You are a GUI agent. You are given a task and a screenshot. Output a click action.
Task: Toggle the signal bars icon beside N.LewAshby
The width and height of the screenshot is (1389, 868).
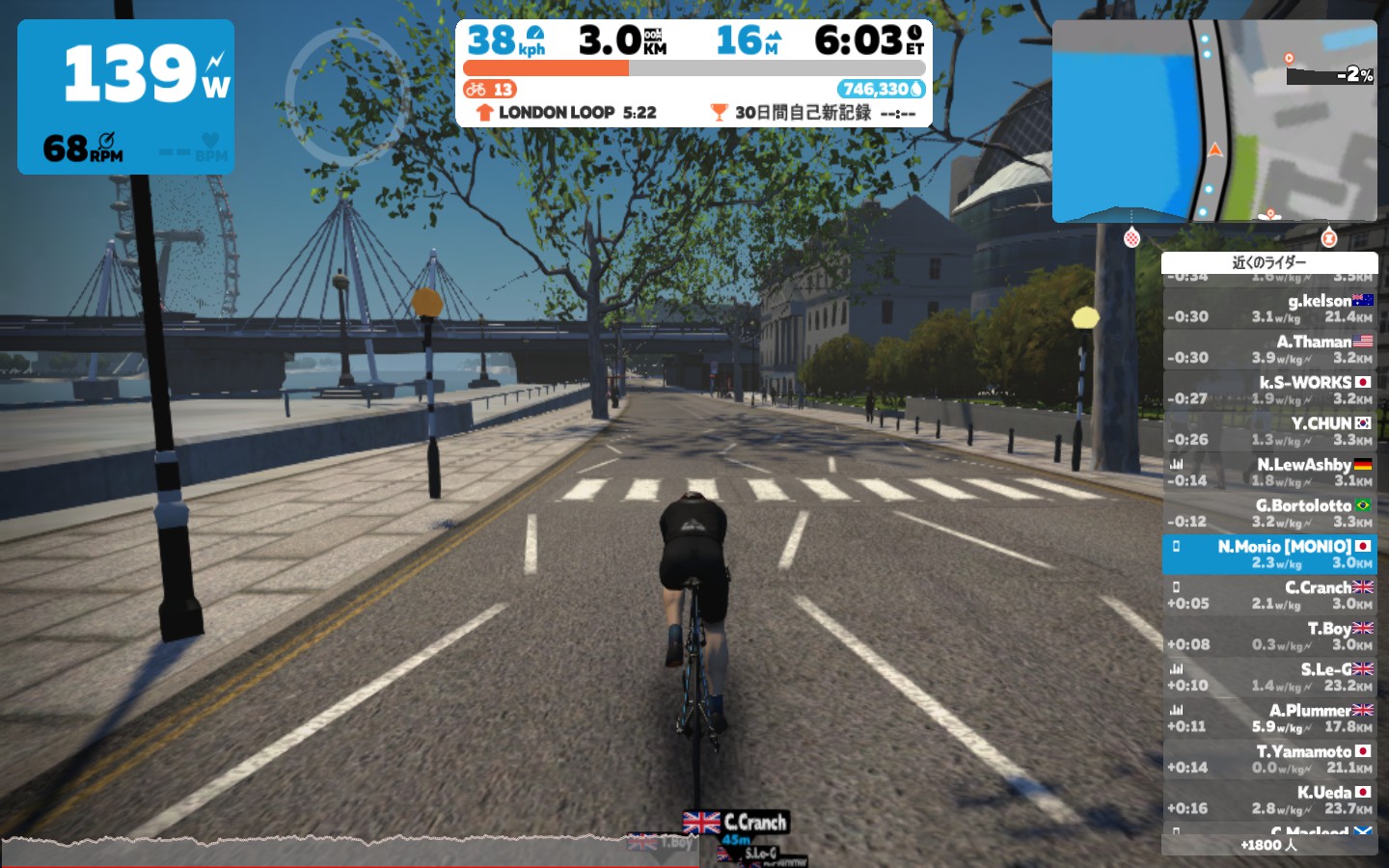pyautogui.click(x=1173, y=463)
